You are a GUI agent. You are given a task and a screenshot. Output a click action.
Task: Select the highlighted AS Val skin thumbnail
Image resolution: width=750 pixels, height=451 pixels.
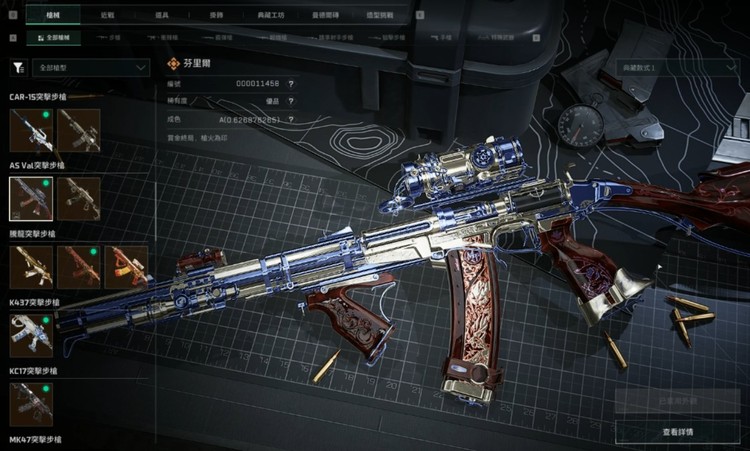point(30,198)
